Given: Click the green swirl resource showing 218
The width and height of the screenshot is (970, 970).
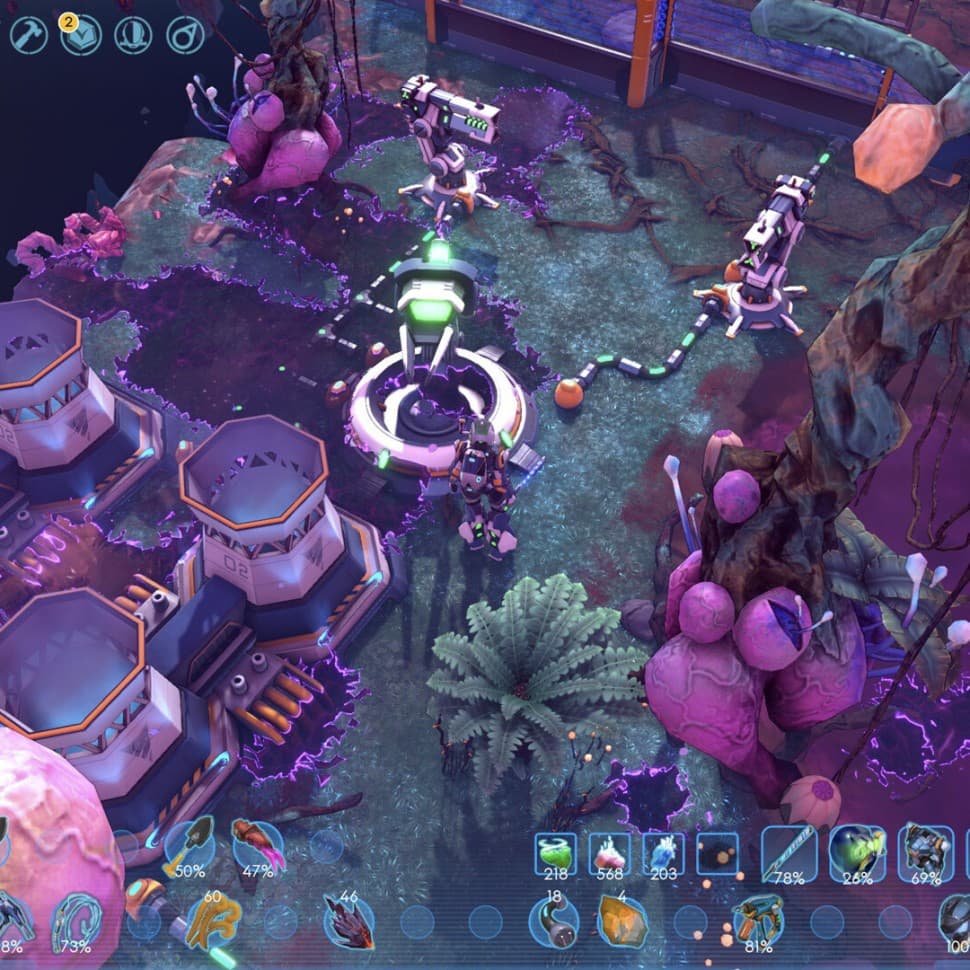Looking at the screenshot, I should (x=555, y=854).
